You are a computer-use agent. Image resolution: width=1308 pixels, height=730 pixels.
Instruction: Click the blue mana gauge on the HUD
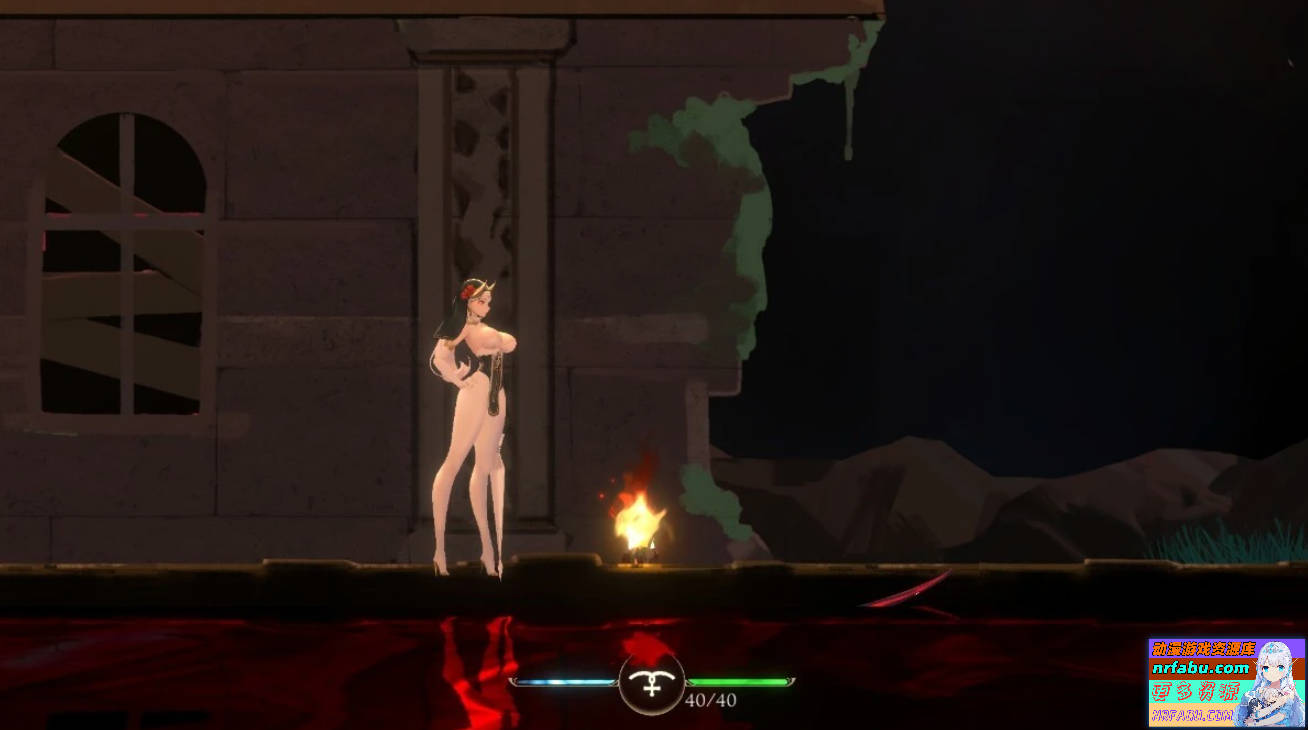click(x=563, y=680)
